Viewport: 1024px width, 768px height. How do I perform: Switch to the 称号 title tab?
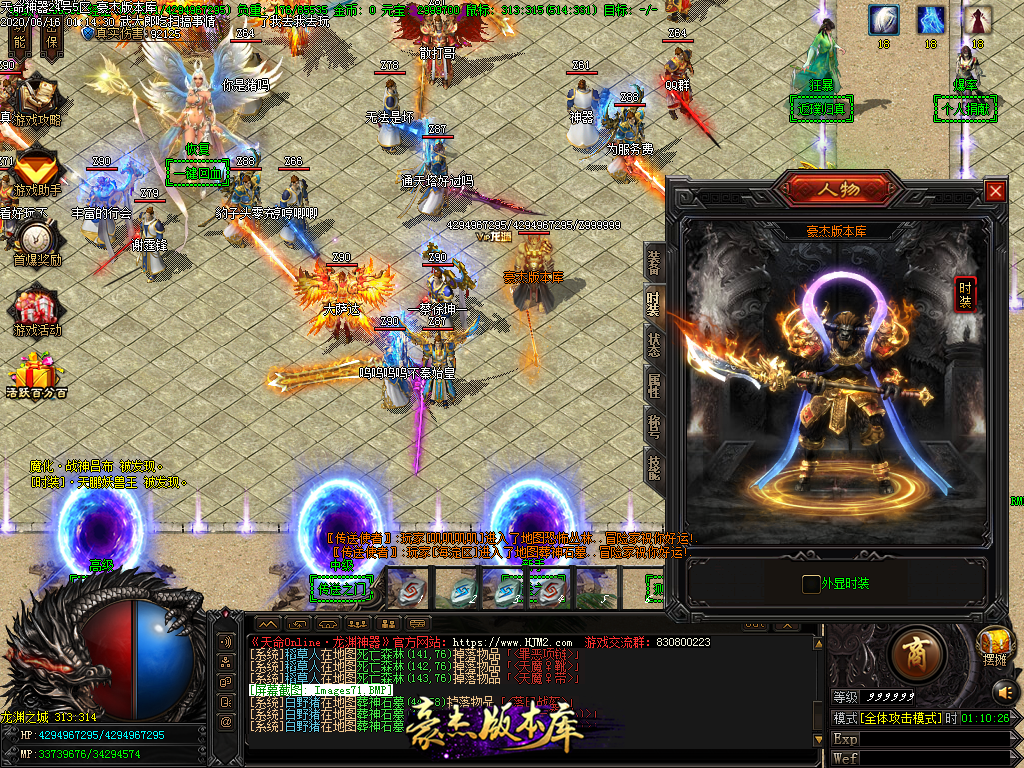(654, 426)
